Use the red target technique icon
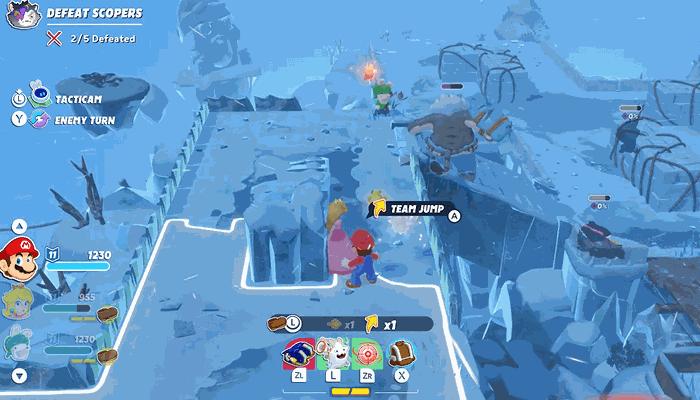700x400 pixels. [366, 351]
